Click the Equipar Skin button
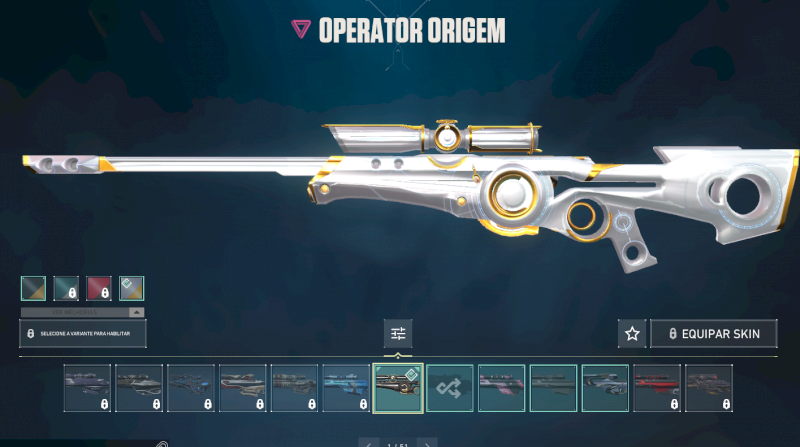 [x=714, y=334]
